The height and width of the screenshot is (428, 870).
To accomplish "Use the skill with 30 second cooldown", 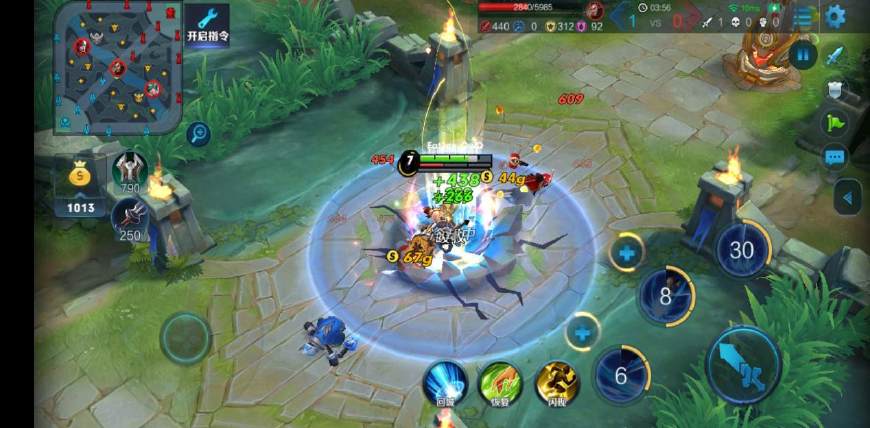I will pos(741,250).
